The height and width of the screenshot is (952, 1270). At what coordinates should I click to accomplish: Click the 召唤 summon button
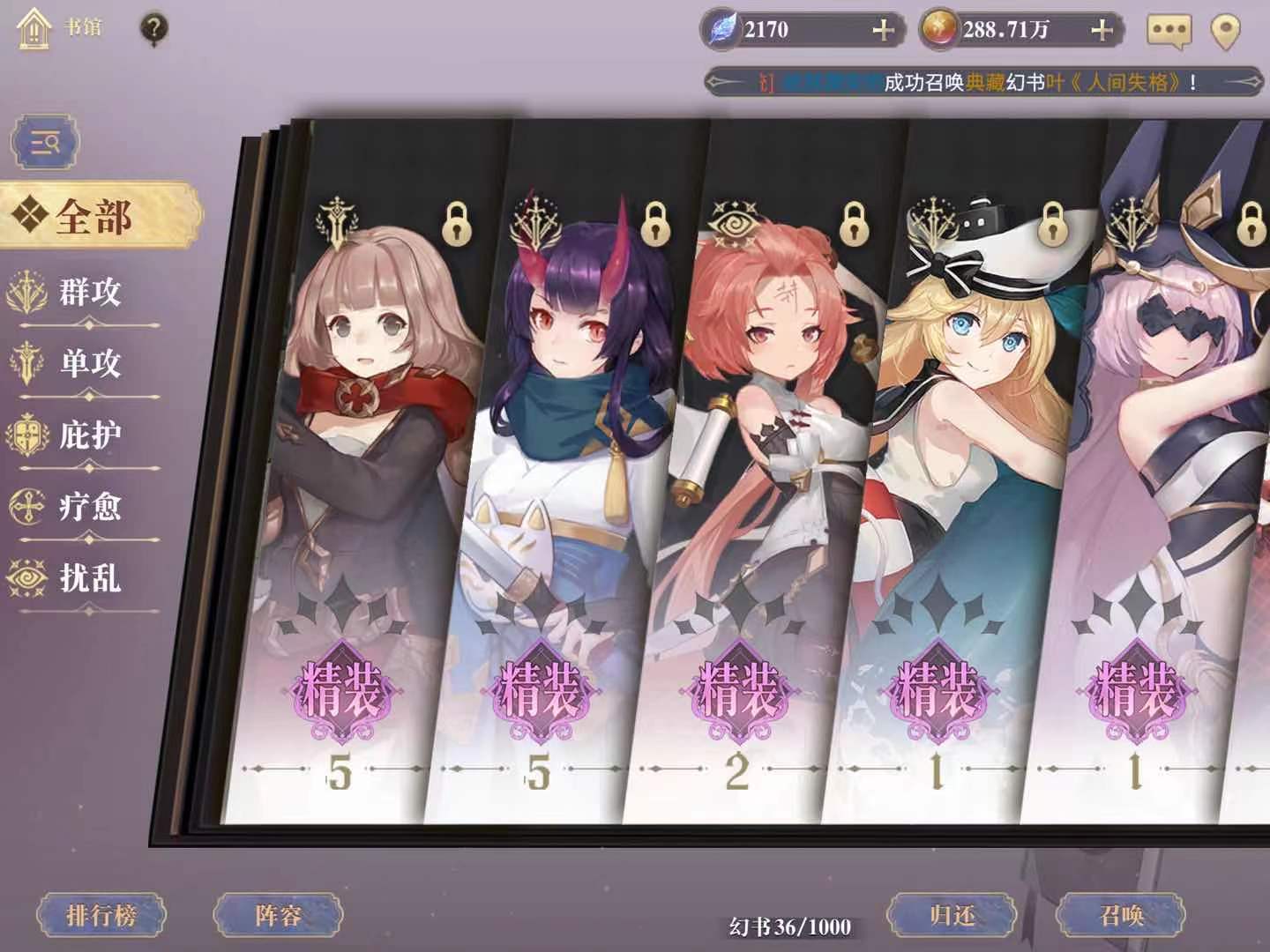[1120, 915]
